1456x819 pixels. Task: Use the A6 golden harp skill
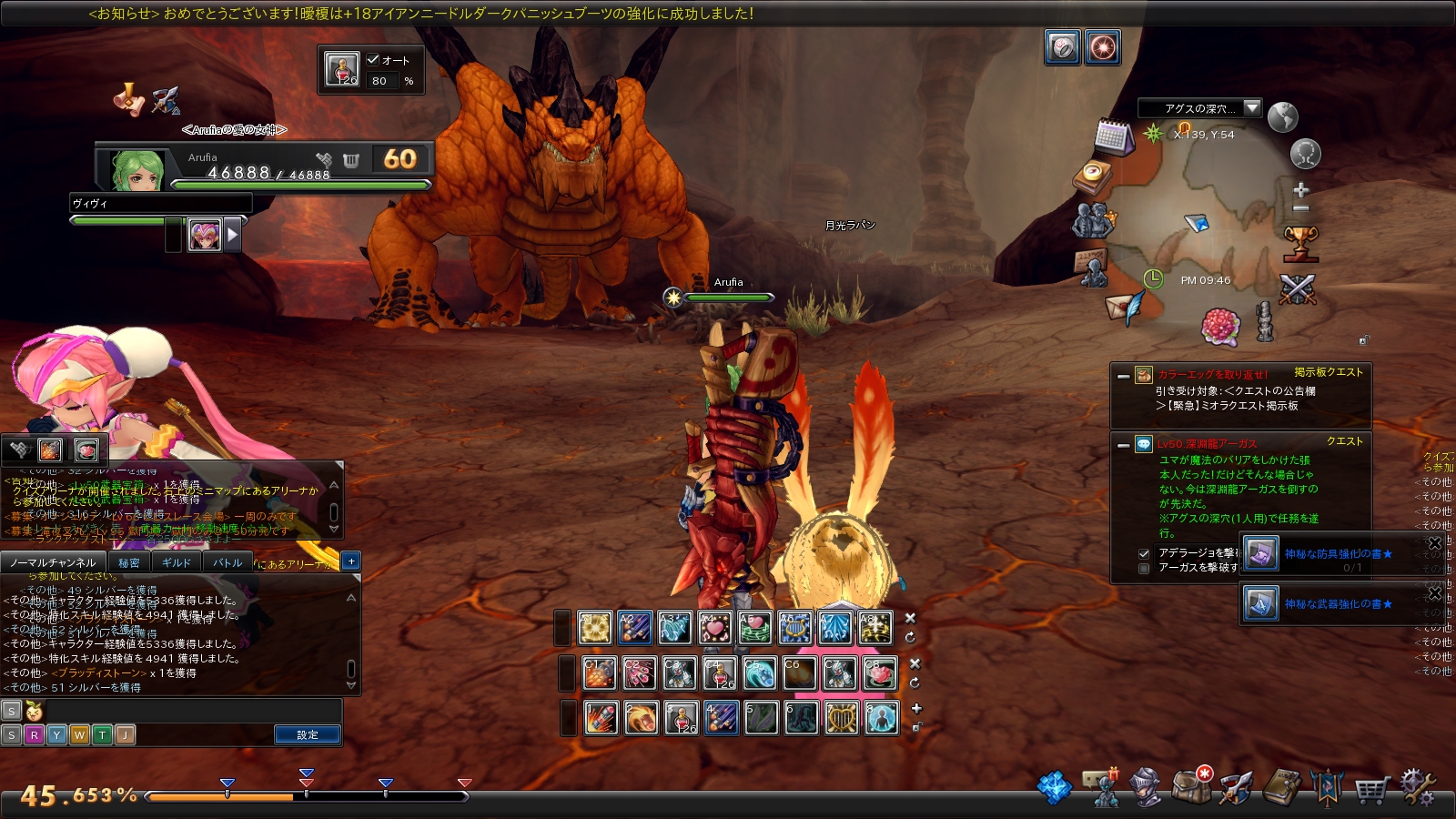[x=794, y=628]
